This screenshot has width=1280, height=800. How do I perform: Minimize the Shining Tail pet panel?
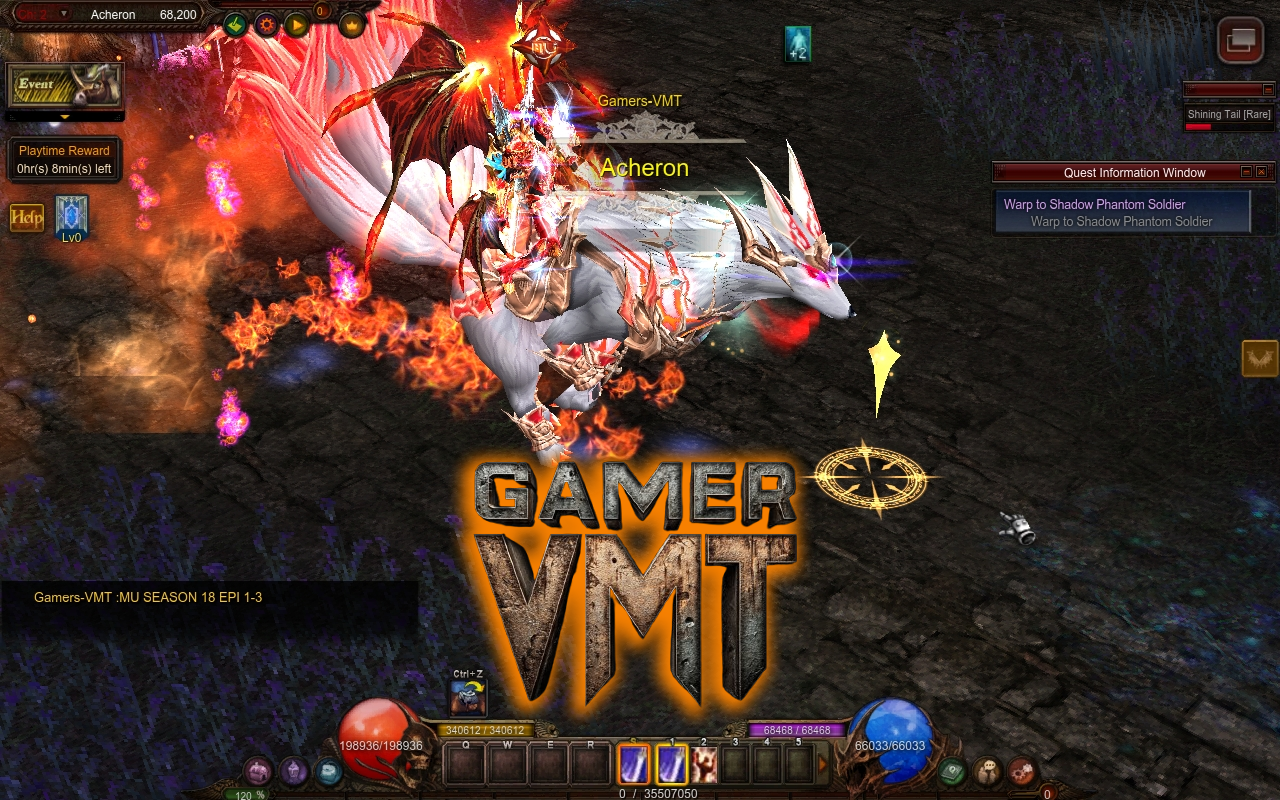[1268, 90]
